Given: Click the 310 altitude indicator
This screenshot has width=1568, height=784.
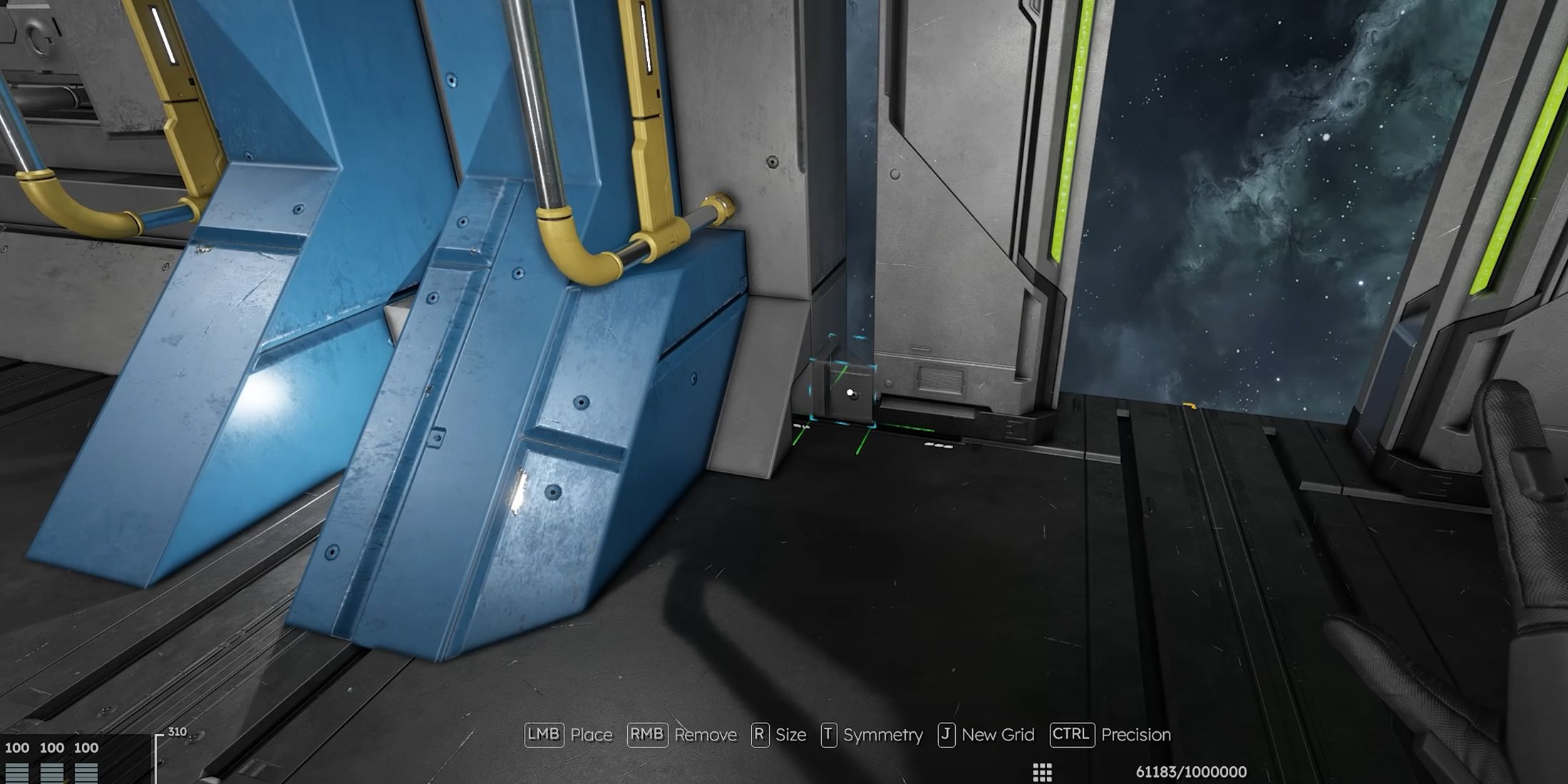Looking at the screenshot, I should [x=178, y=731].
